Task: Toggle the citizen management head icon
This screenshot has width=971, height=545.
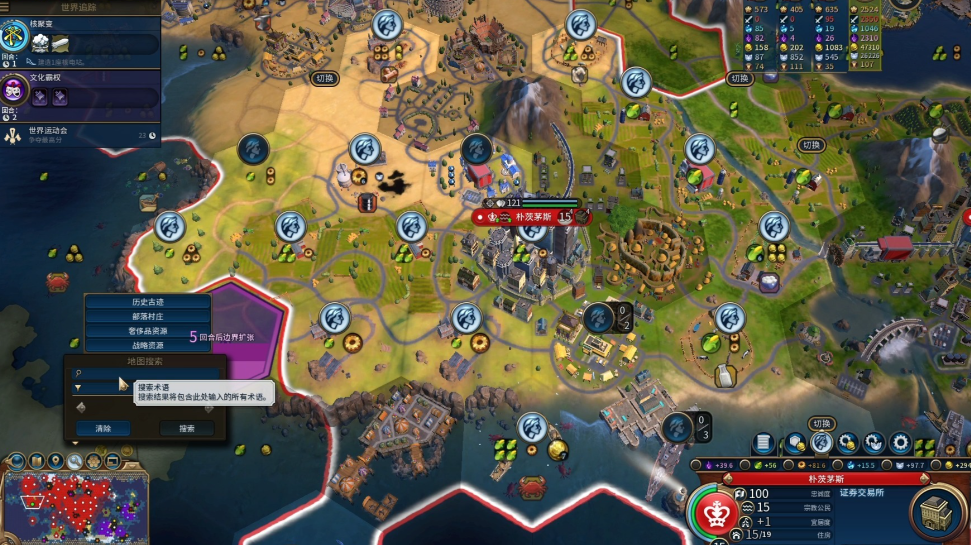Action: [822, 443]
